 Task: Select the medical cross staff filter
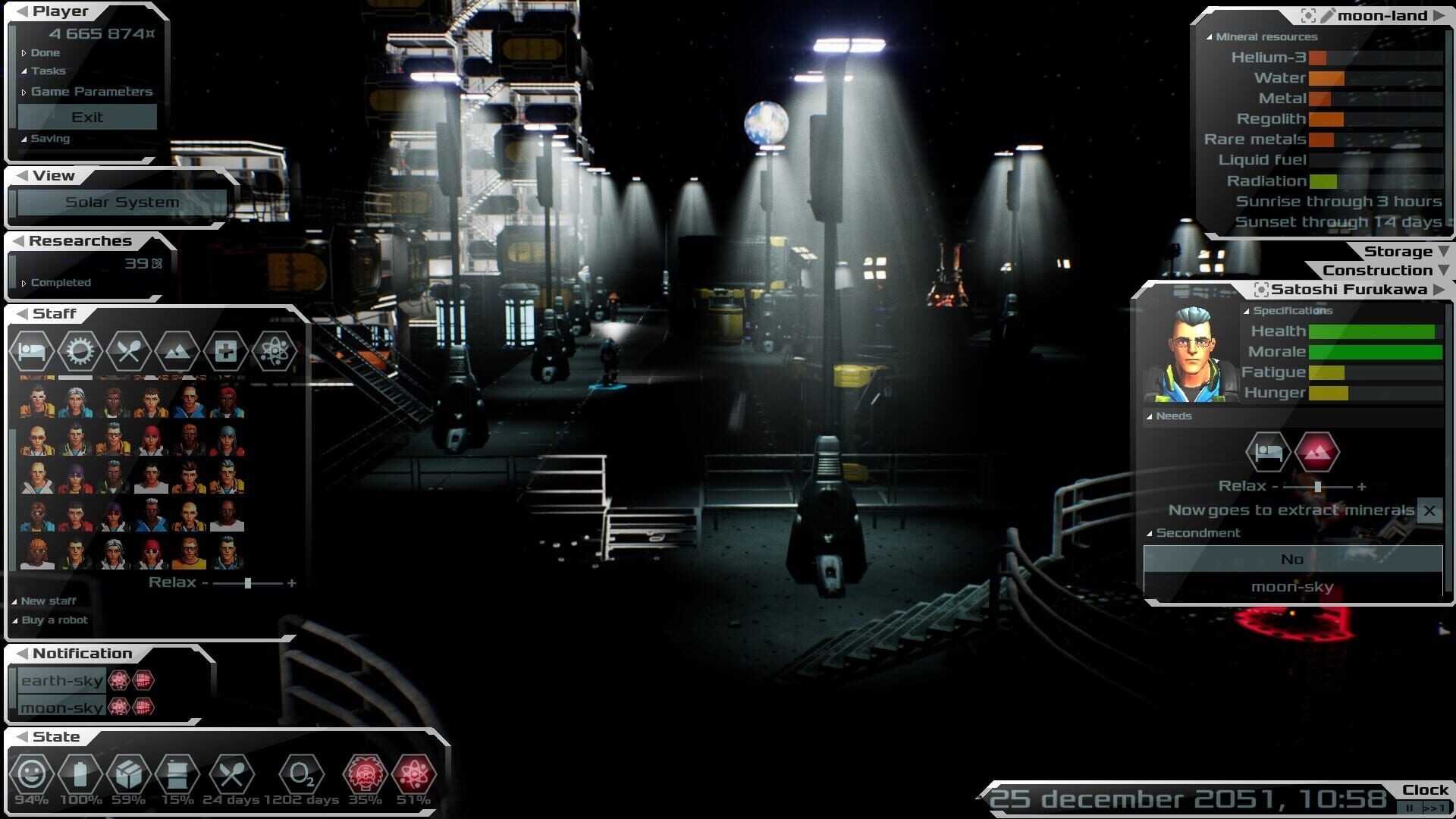225,351
